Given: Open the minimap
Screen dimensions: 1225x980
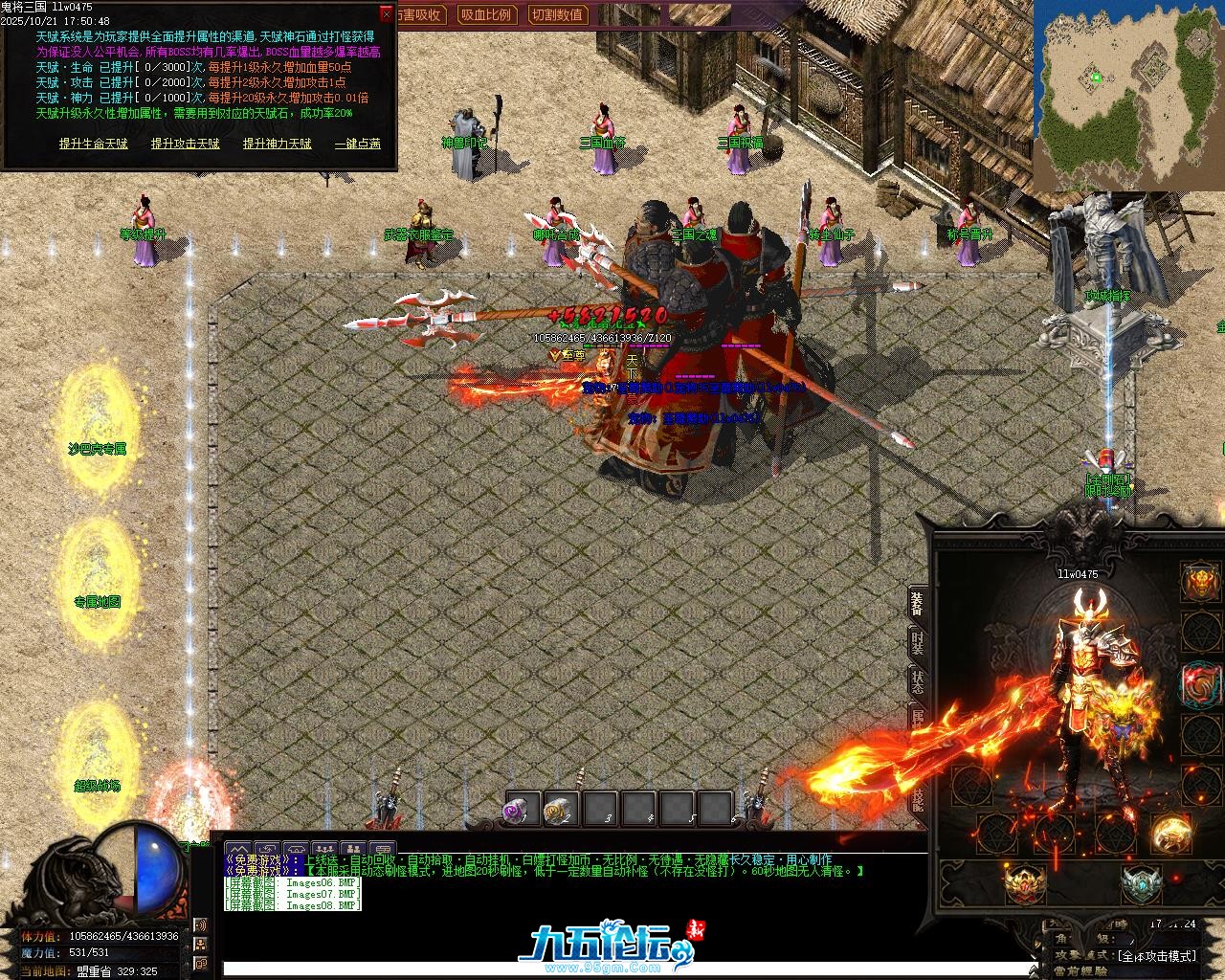Looking at the screenshot, I should click(x=1127, y=96).
